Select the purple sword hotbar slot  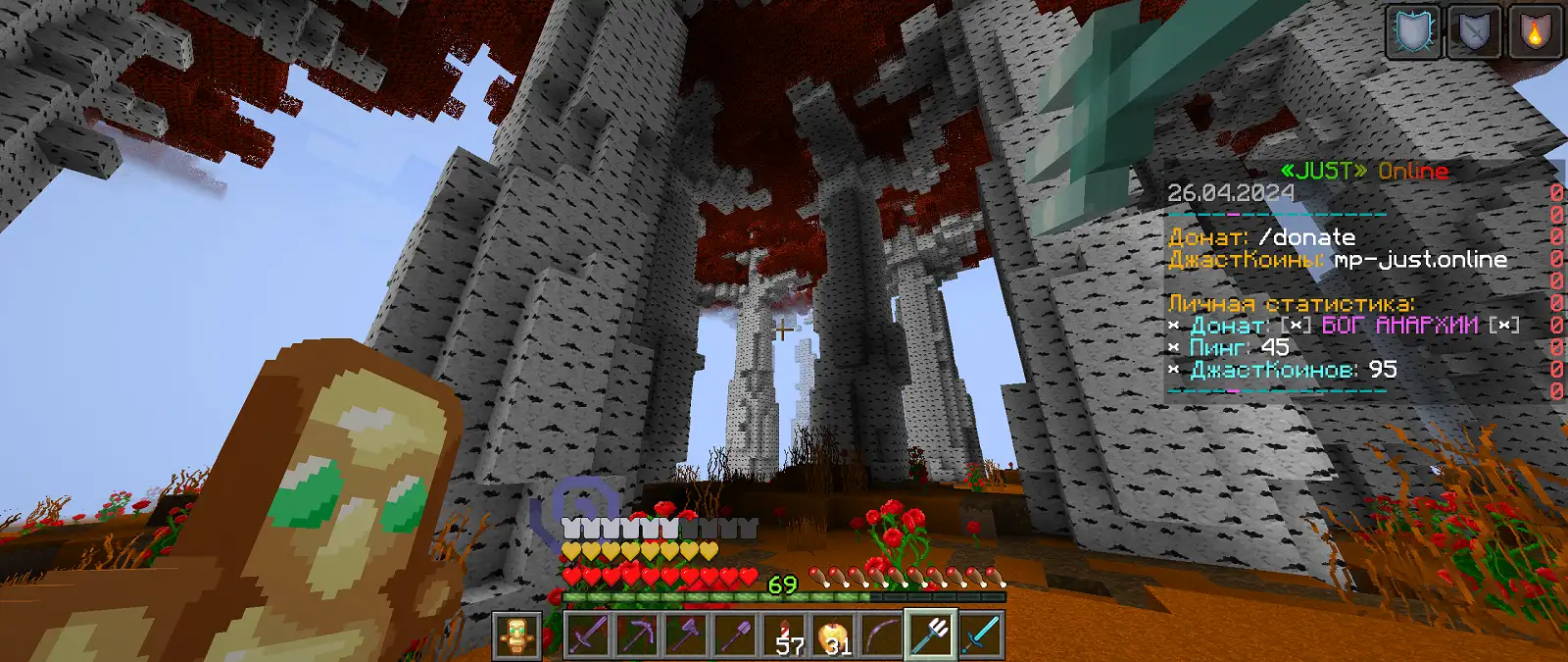(588, 636)
